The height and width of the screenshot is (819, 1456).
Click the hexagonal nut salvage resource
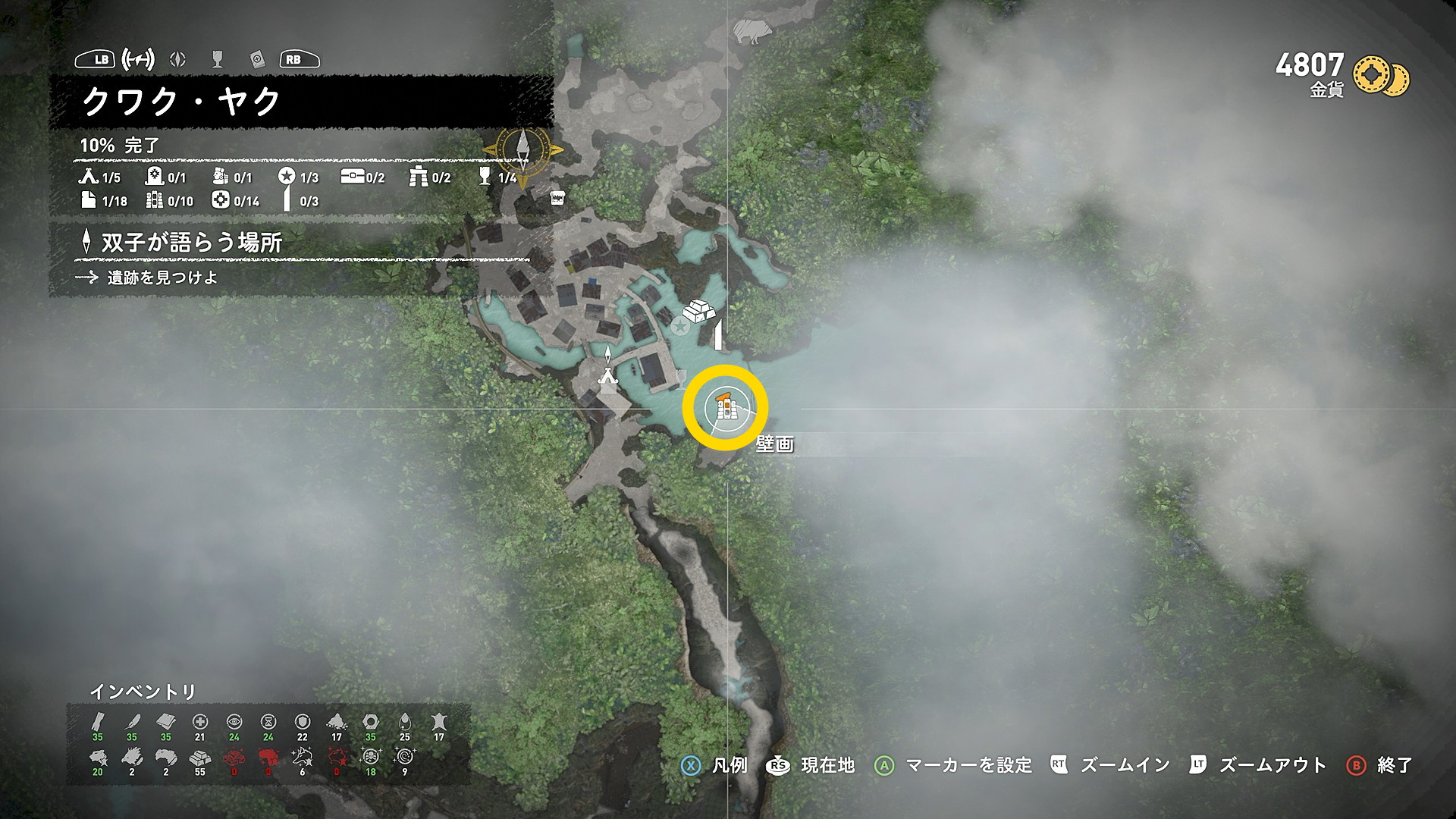coord(370,722)
